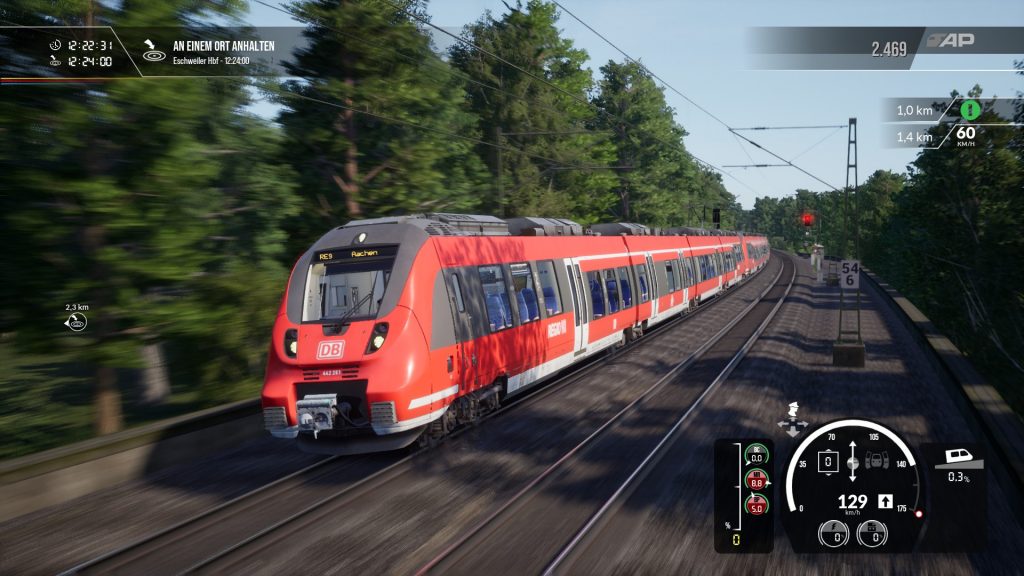The height and width of the screenshot is (576, 1024).
Task: Click the green signal aspect icon
Action: click(969, 110)
